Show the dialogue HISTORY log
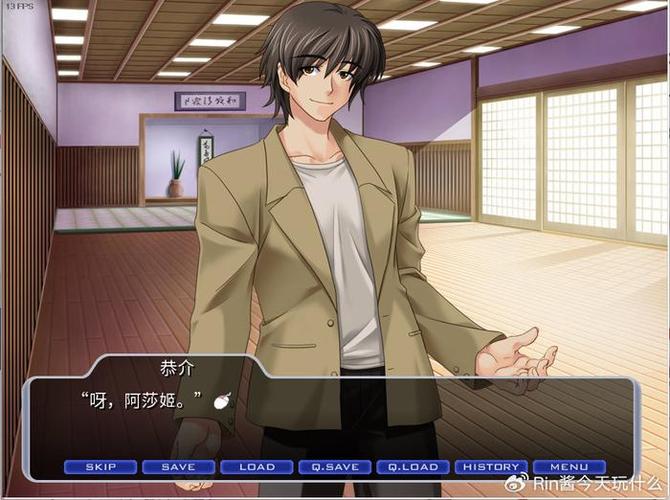Screen dimensions: 670x500 pyautogui.click(x=491, y=467)
